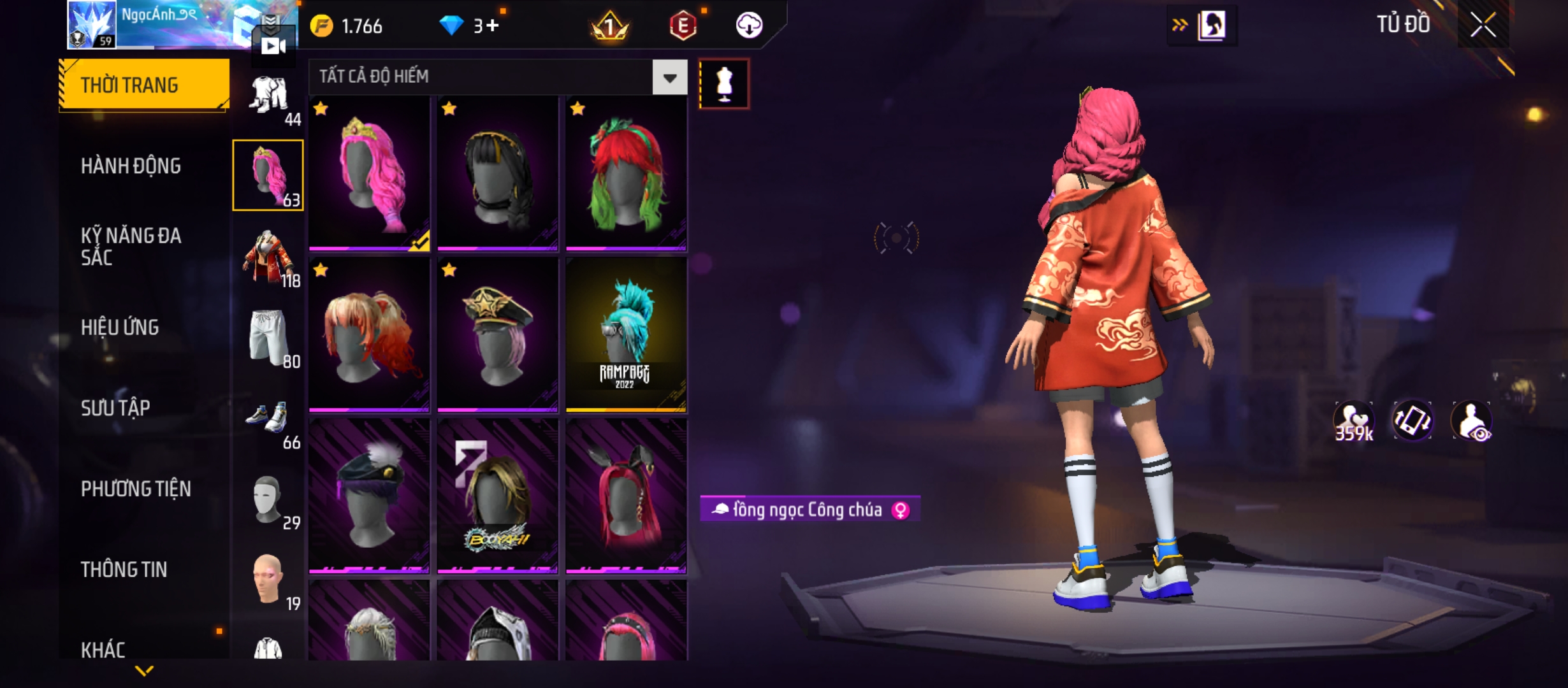Screen dimensions: 1568x688
Task: Toggle the character view eye icon
Action: (x=1472, y=422)
